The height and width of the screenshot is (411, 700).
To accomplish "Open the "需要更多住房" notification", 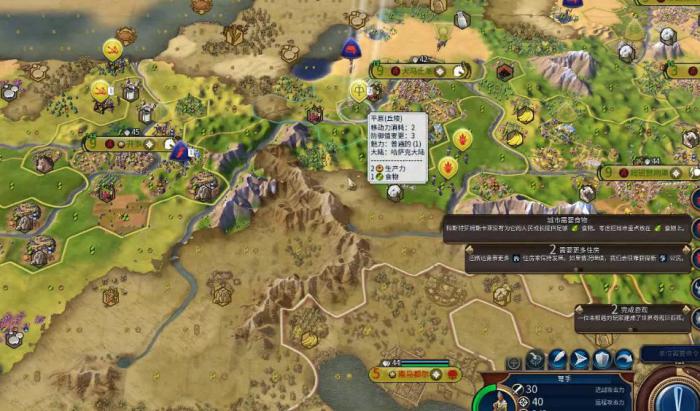I will tap(566, 257).
